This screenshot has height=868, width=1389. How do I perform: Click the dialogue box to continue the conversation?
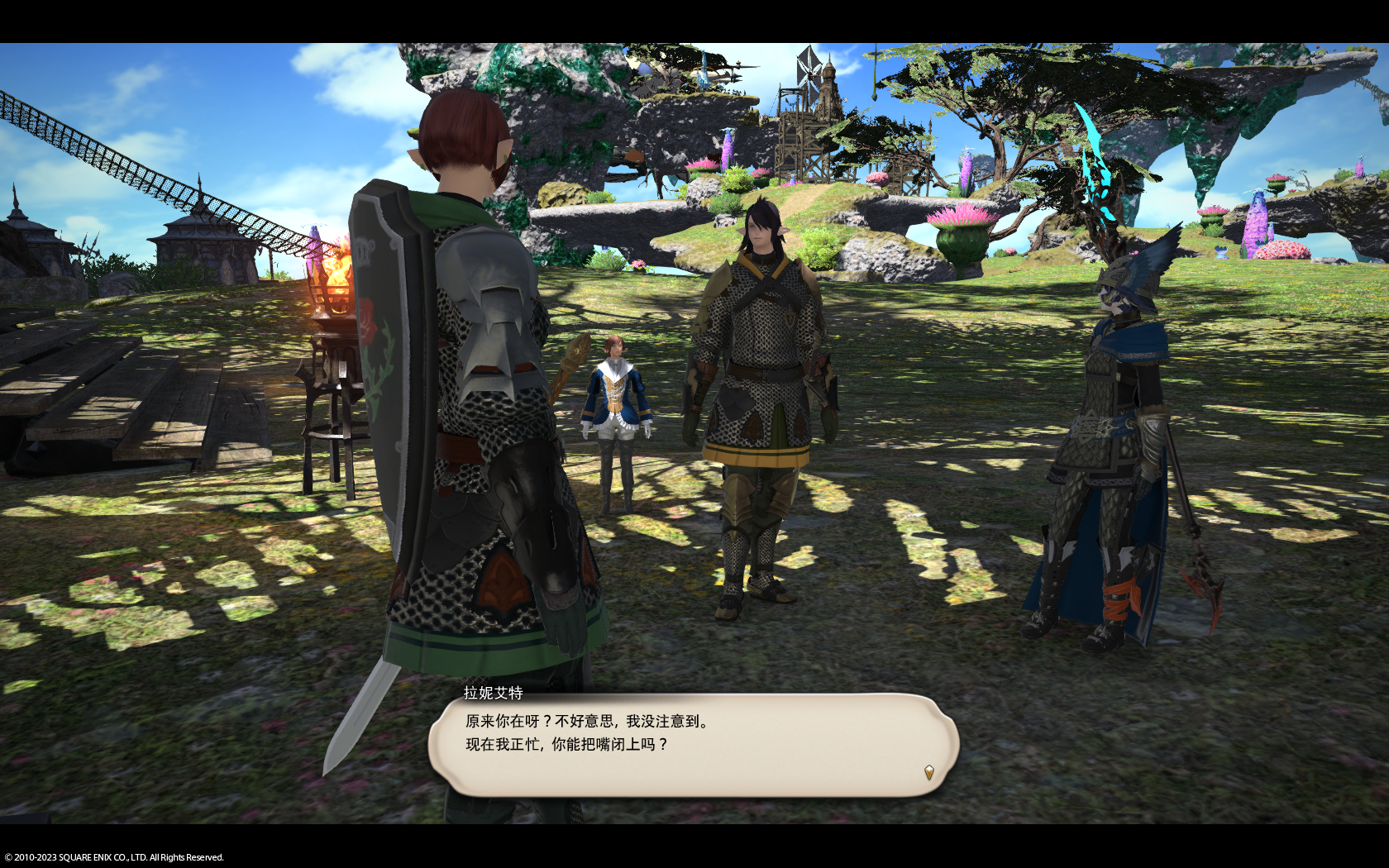693,745
